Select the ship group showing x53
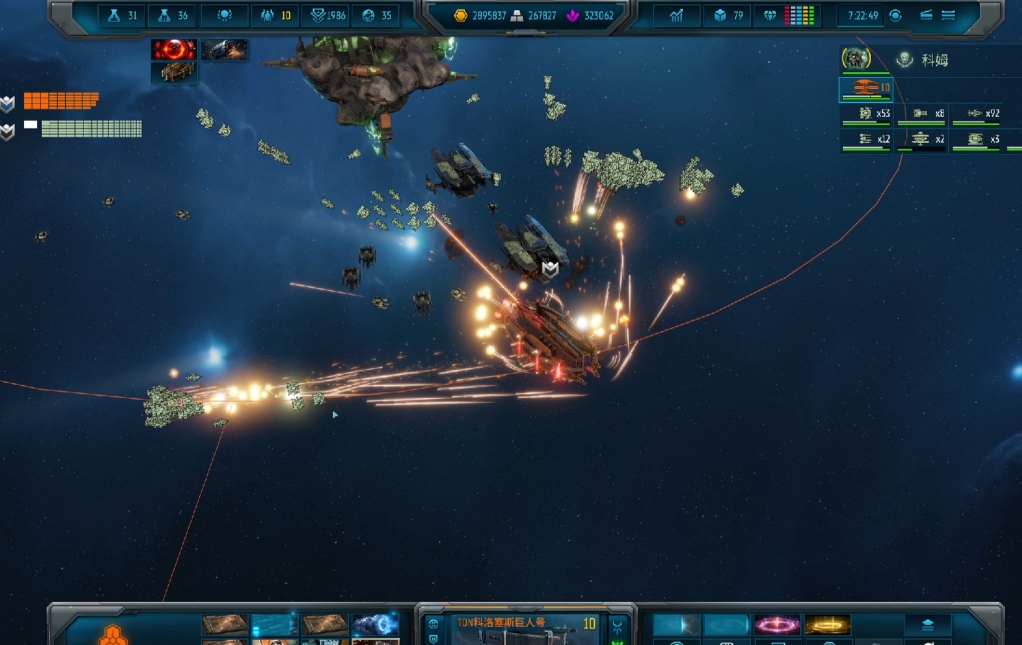This screenshot has width=1022, height=645. point(866,115)
